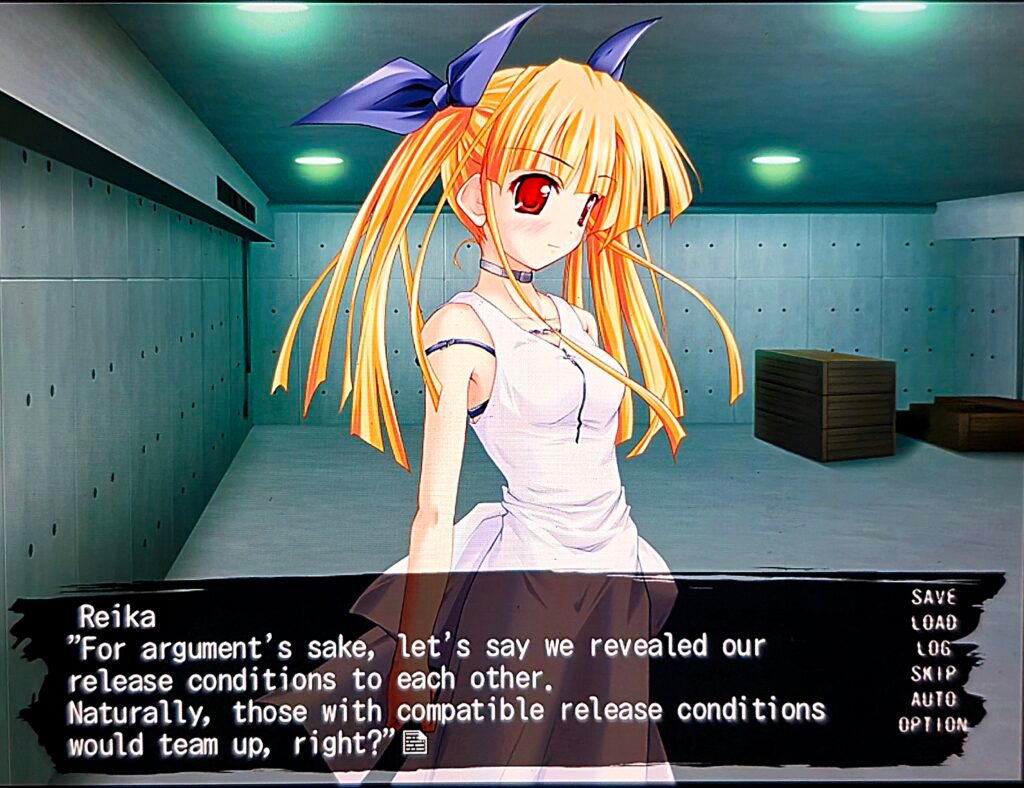The height and width of the screenshot is (788, 1024).
Task: Open the LOAD menu
Action: click(933, 622)
